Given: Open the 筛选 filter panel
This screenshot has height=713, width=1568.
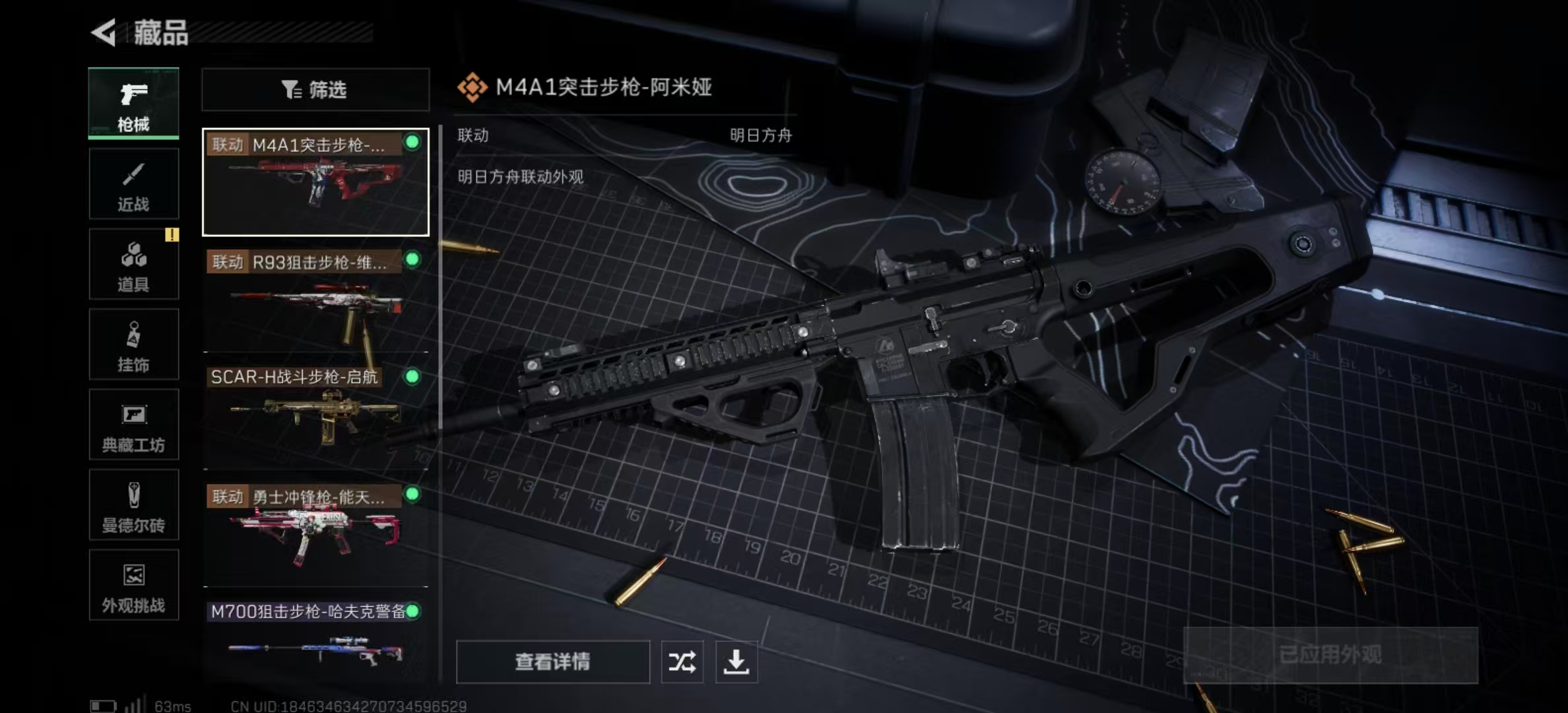Looking at the screenshot, I should 315,89.
